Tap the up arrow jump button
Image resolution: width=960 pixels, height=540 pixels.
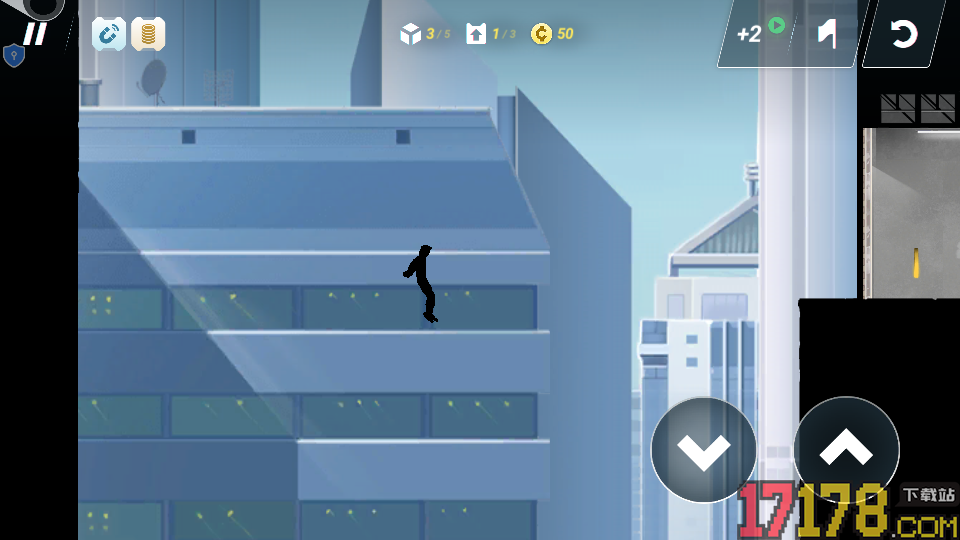846,450
